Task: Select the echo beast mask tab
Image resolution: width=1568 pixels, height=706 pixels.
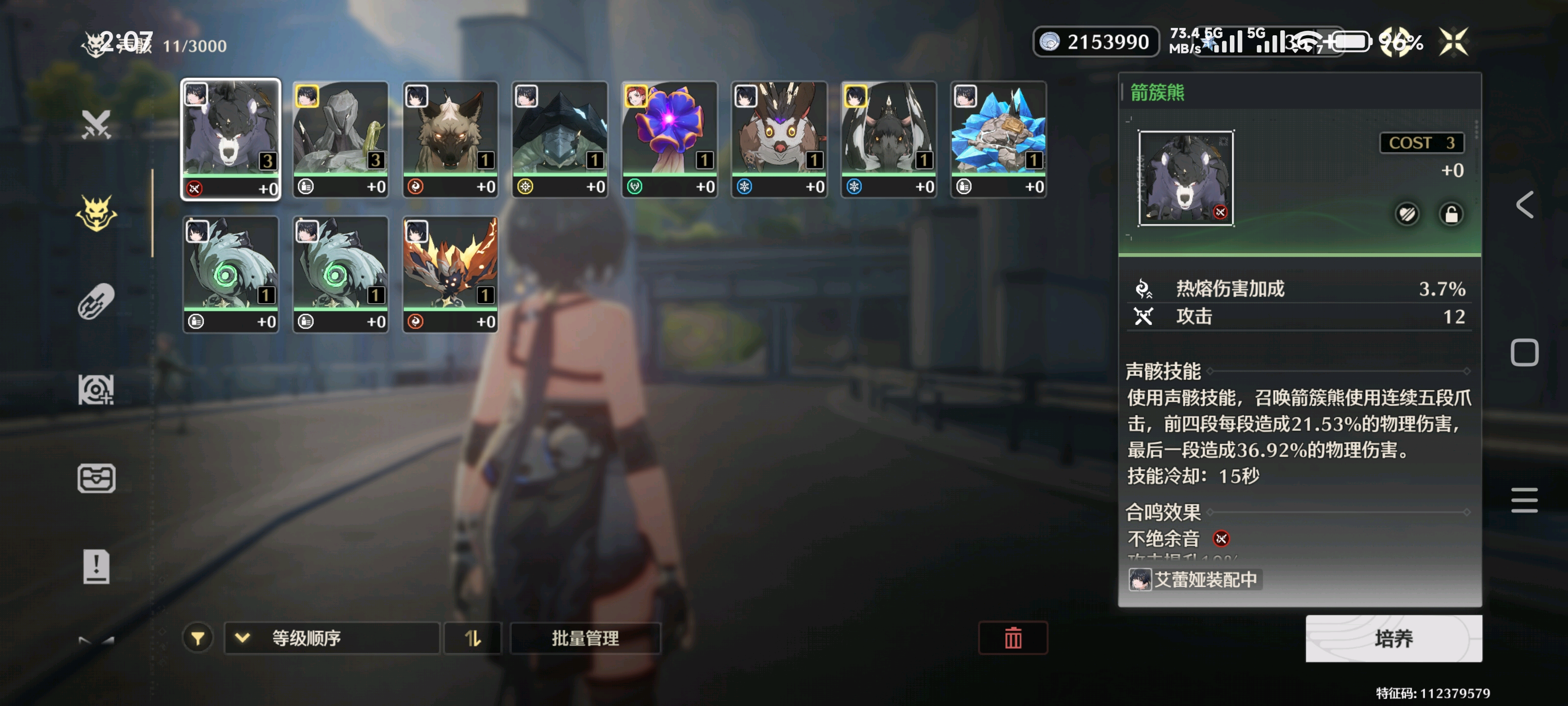Action: [96, 213]
